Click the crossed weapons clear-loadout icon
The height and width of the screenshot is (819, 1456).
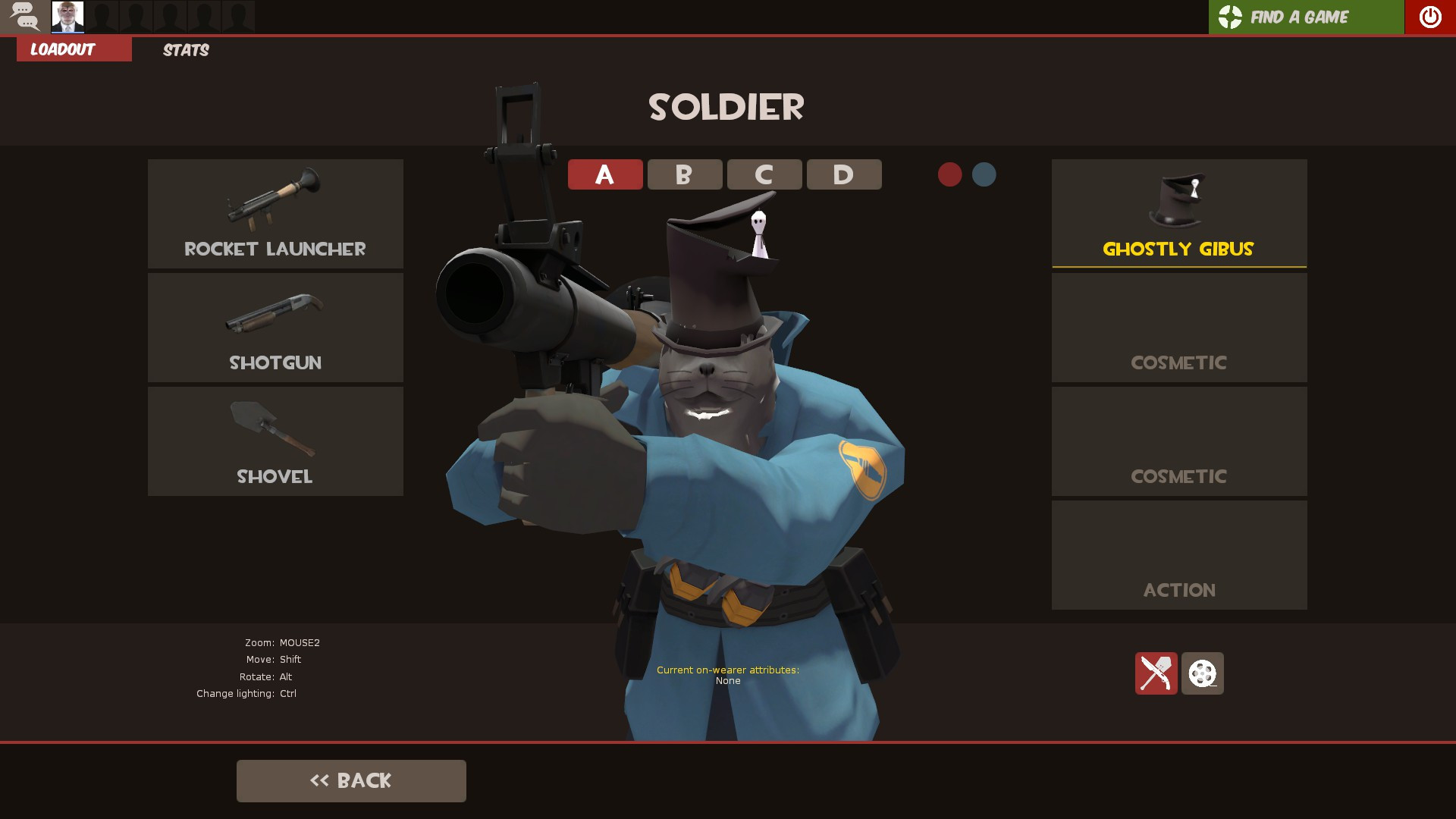coord(1156,674)
